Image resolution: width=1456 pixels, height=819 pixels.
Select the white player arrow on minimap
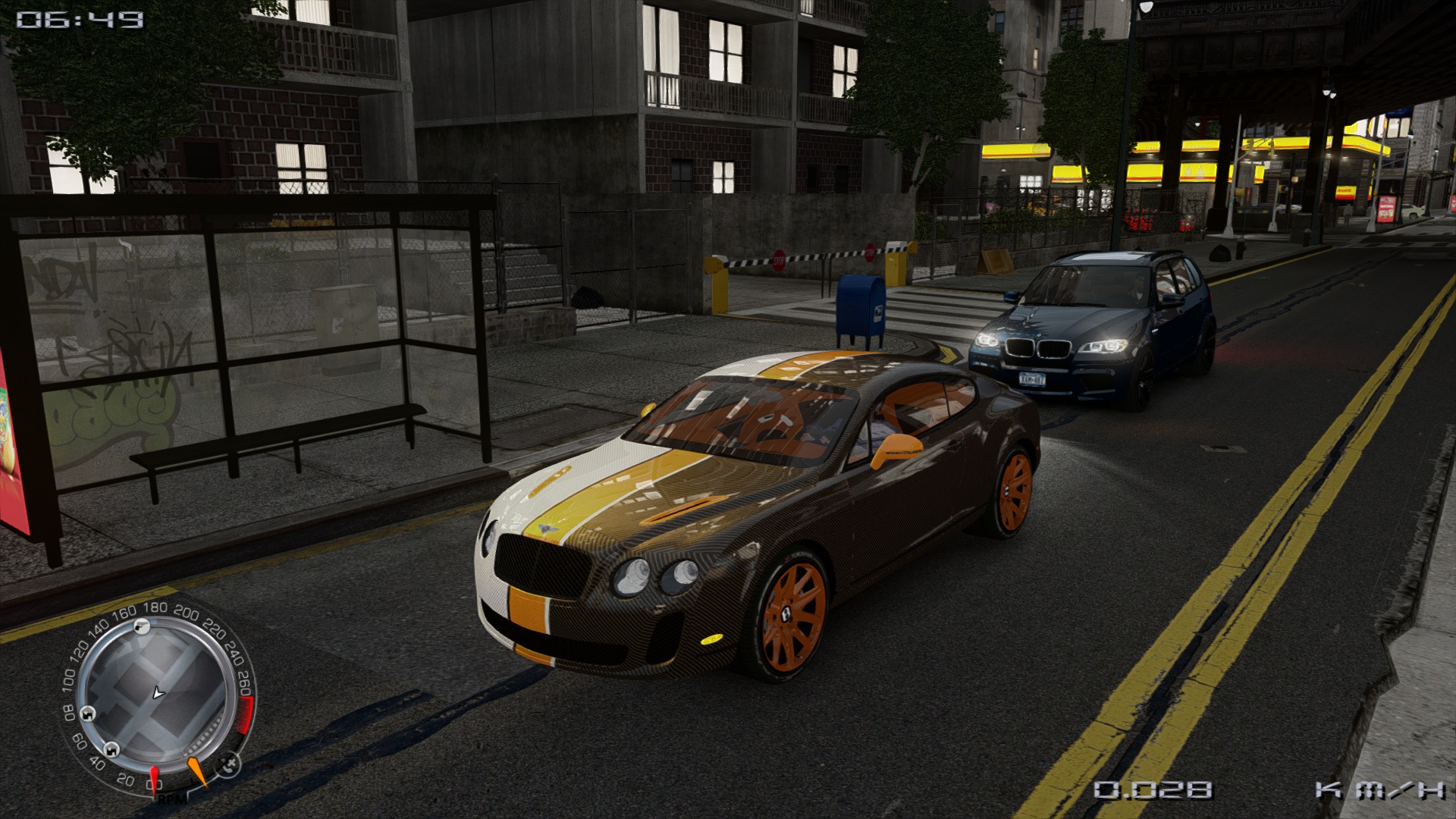(x=158, y=692)
